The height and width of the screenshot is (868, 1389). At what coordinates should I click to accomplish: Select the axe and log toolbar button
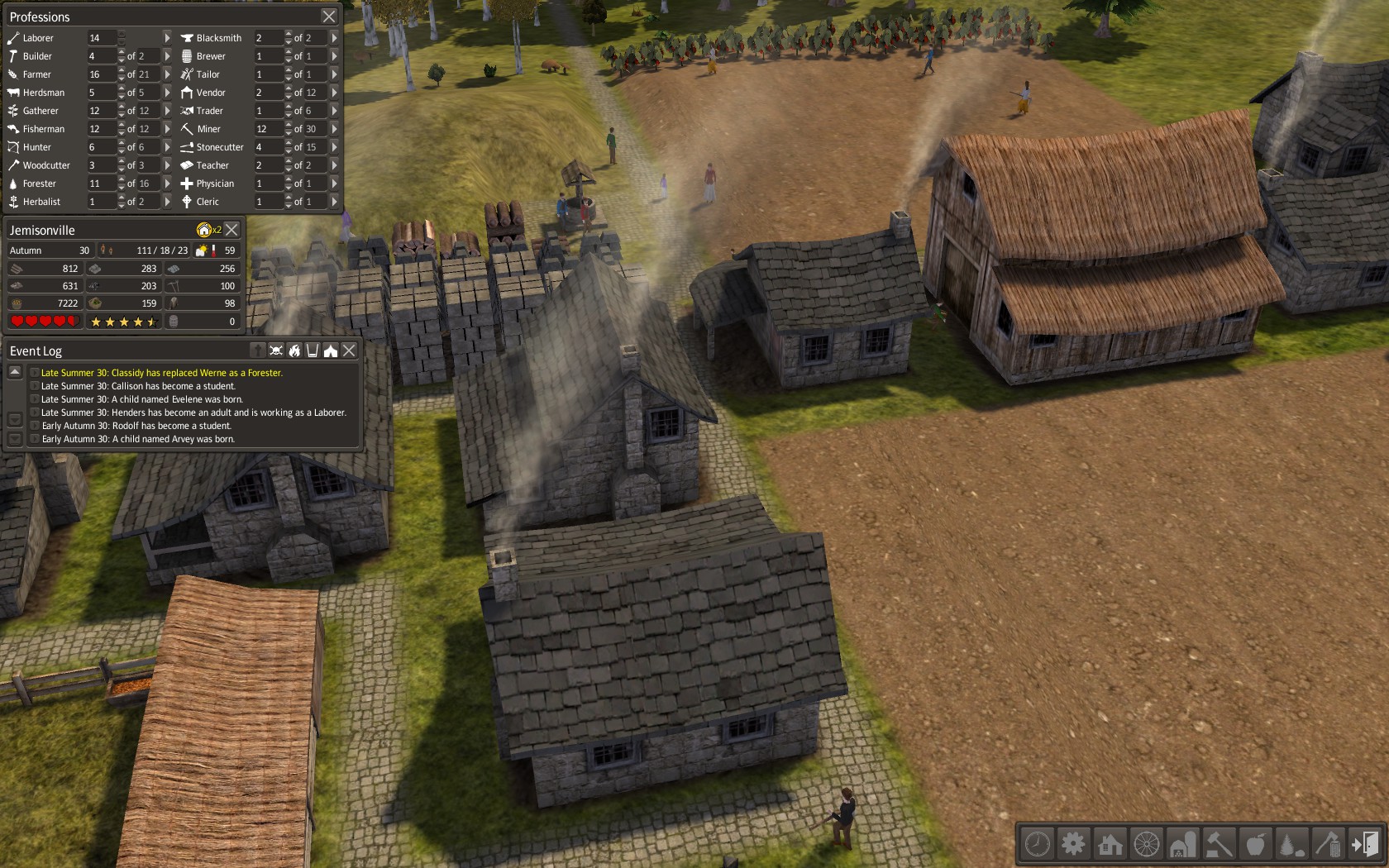1328,844
